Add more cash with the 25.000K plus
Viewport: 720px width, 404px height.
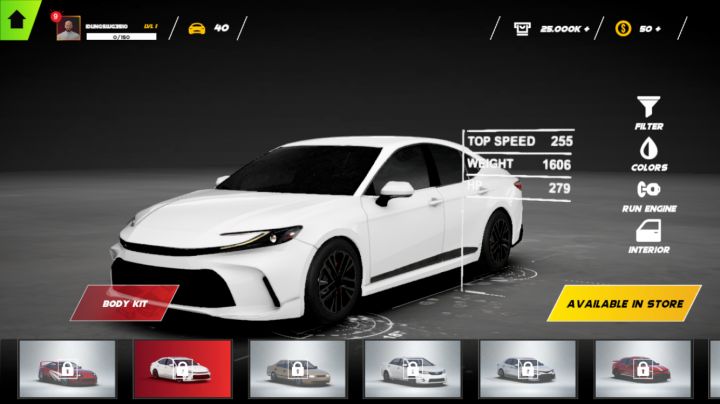[x=586, y=28]
